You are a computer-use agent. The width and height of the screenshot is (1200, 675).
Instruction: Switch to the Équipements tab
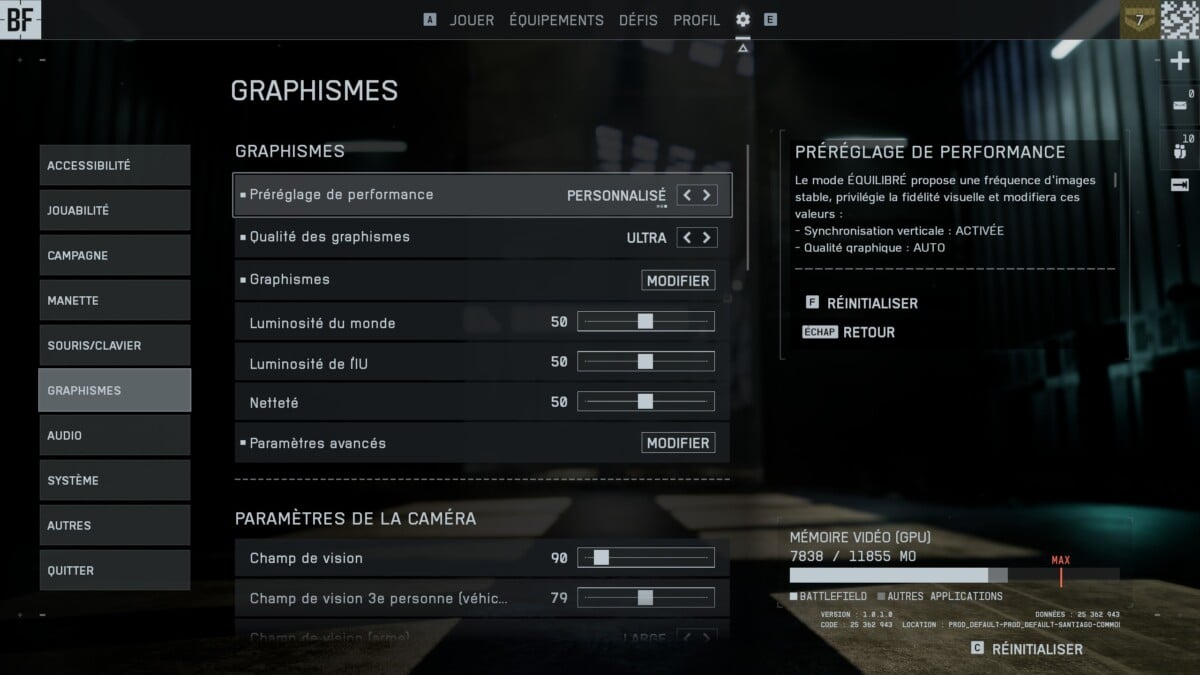pos(556,20)
